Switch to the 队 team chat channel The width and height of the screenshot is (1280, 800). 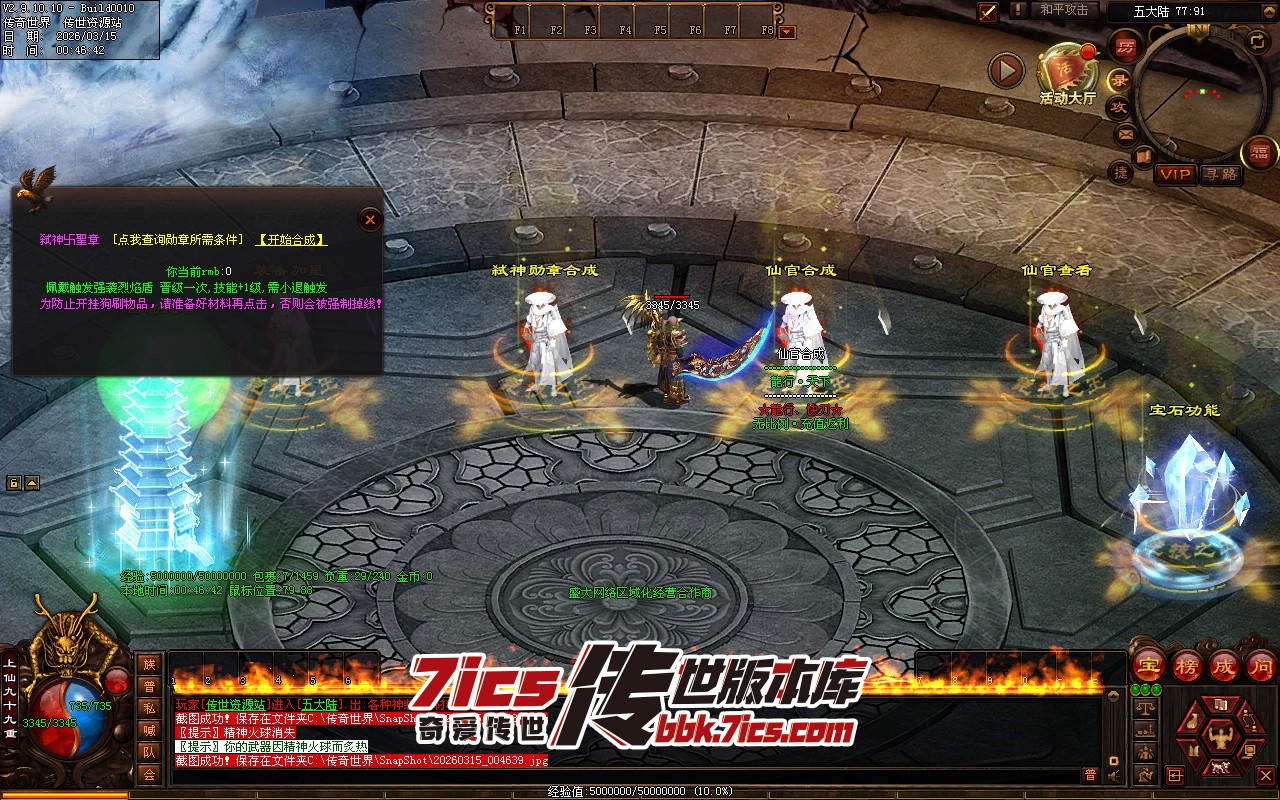(149, 752)
